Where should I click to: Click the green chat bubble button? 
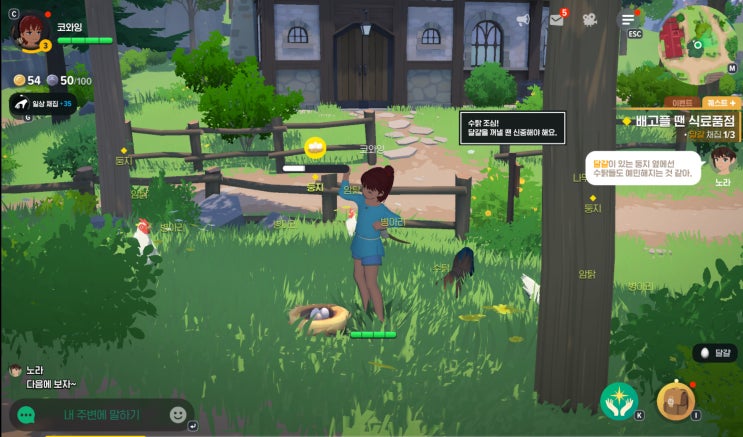click(27, 414)
